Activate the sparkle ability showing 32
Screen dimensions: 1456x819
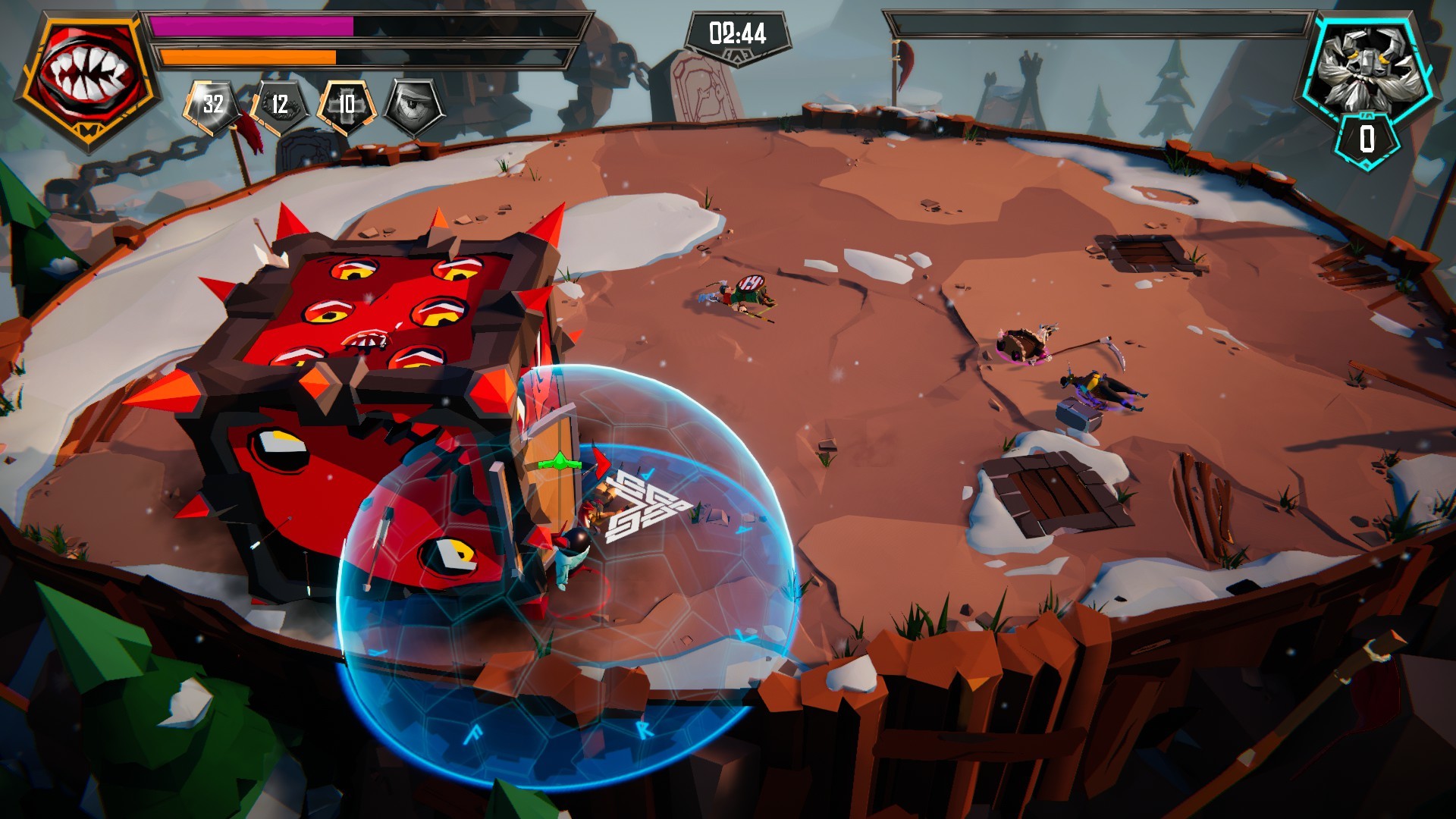pyautogui.click(x=213, y=104)
